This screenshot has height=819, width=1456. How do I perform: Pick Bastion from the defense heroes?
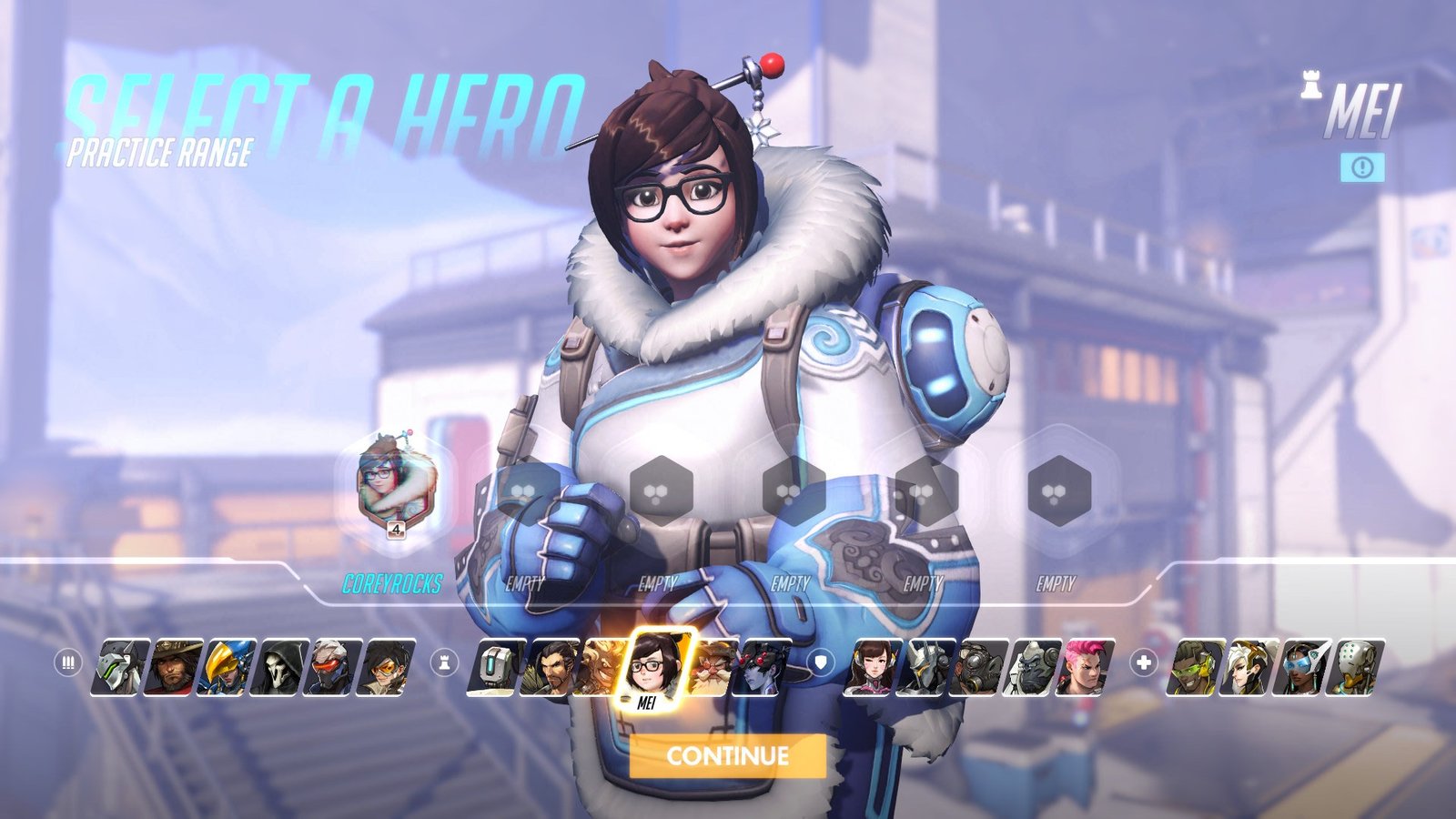pos(496,667)
